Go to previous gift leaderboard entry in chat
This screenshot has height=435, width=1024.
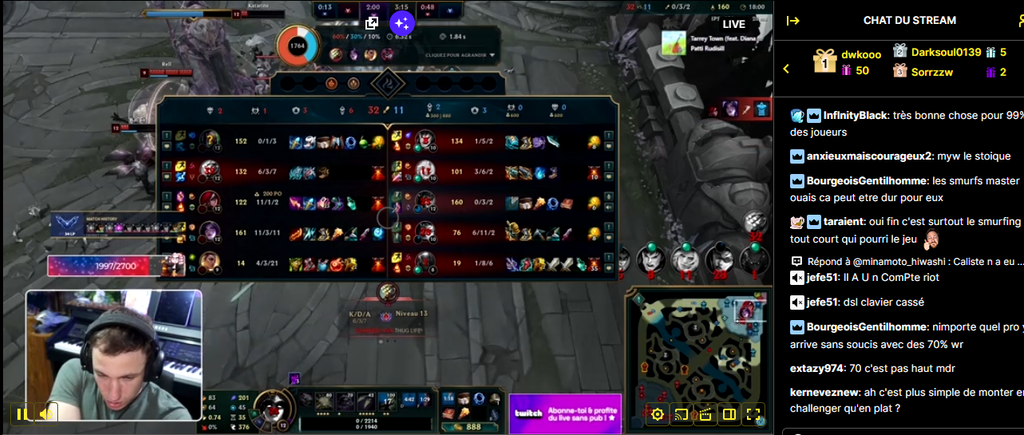pyautogui.click(x=787, y=68)
